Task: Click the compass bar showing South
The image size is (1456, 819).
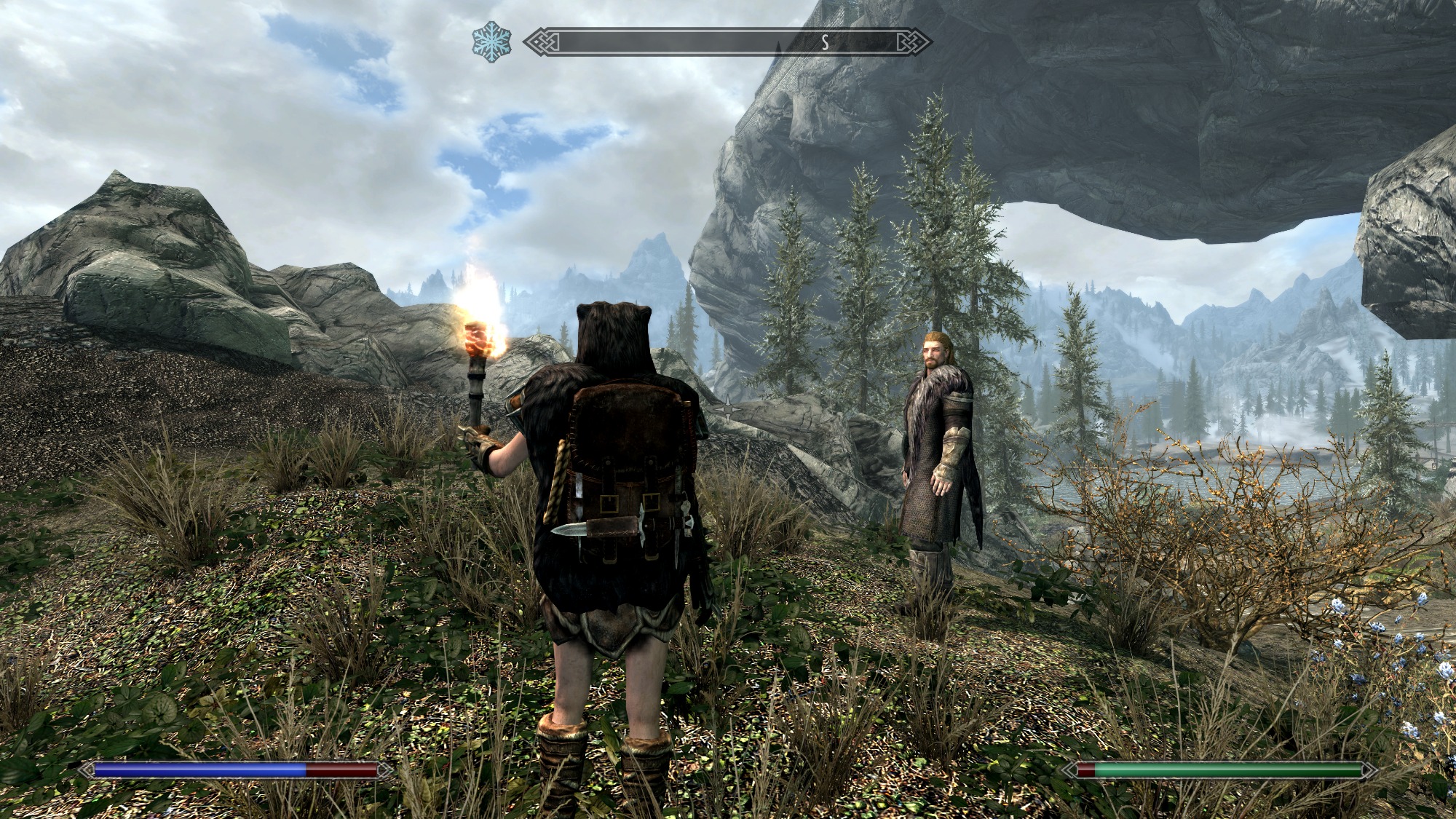Action: (x=728, y=42)
